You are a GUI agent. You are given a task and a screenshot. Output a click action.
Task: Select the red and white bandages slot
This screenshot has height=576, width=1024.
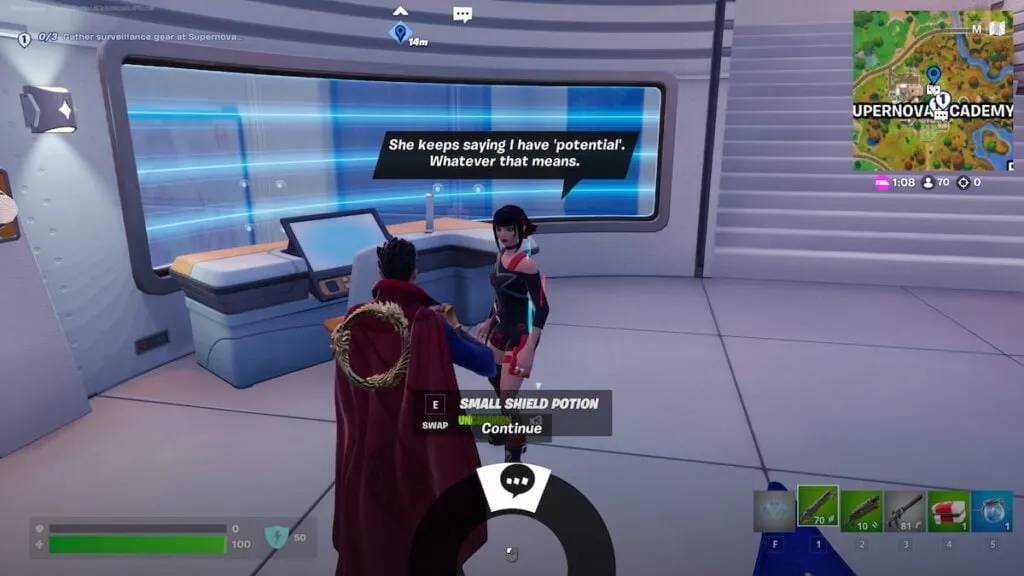948,510
